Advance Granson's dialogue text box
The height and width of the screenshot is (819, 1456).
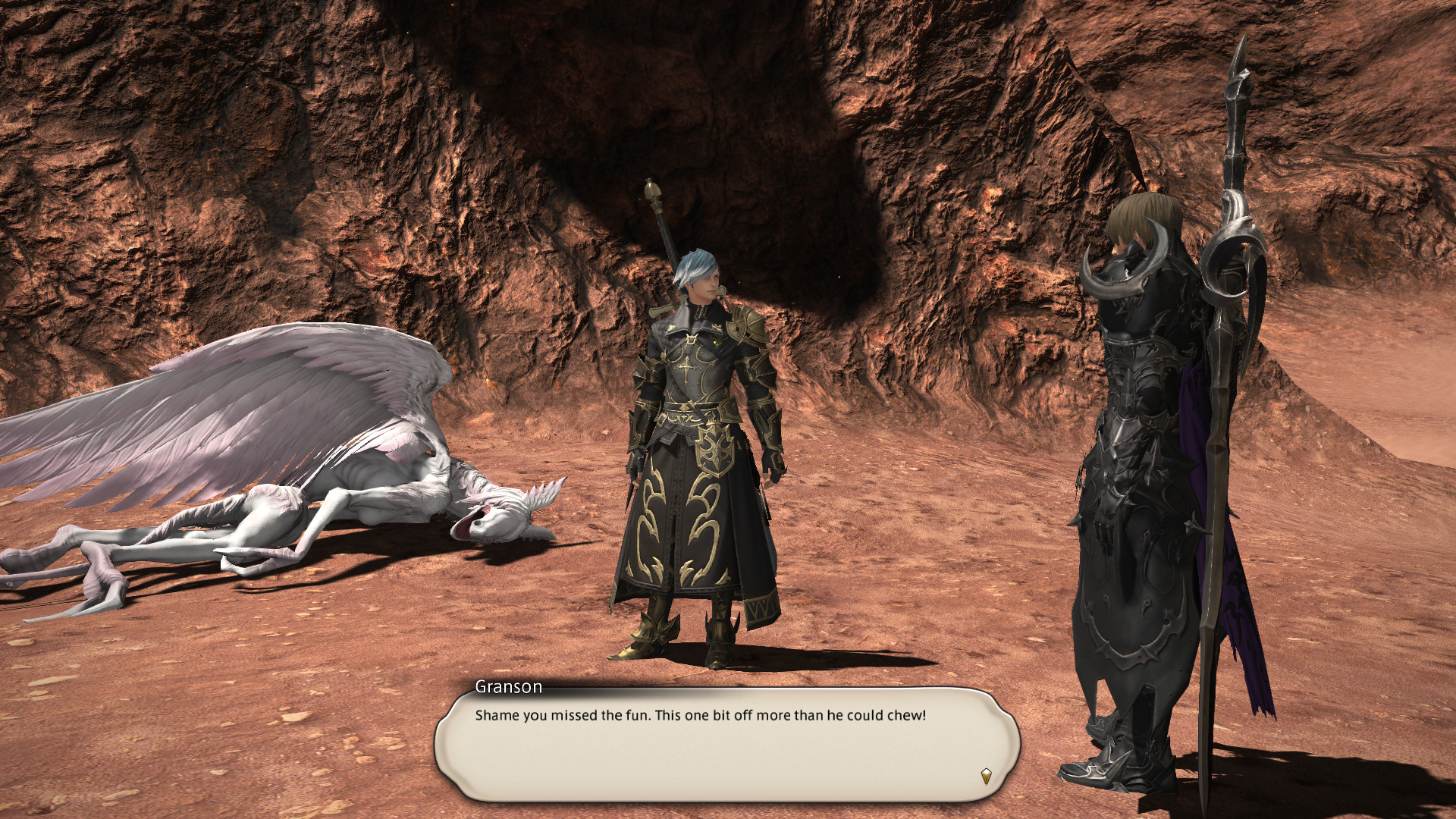726,744
